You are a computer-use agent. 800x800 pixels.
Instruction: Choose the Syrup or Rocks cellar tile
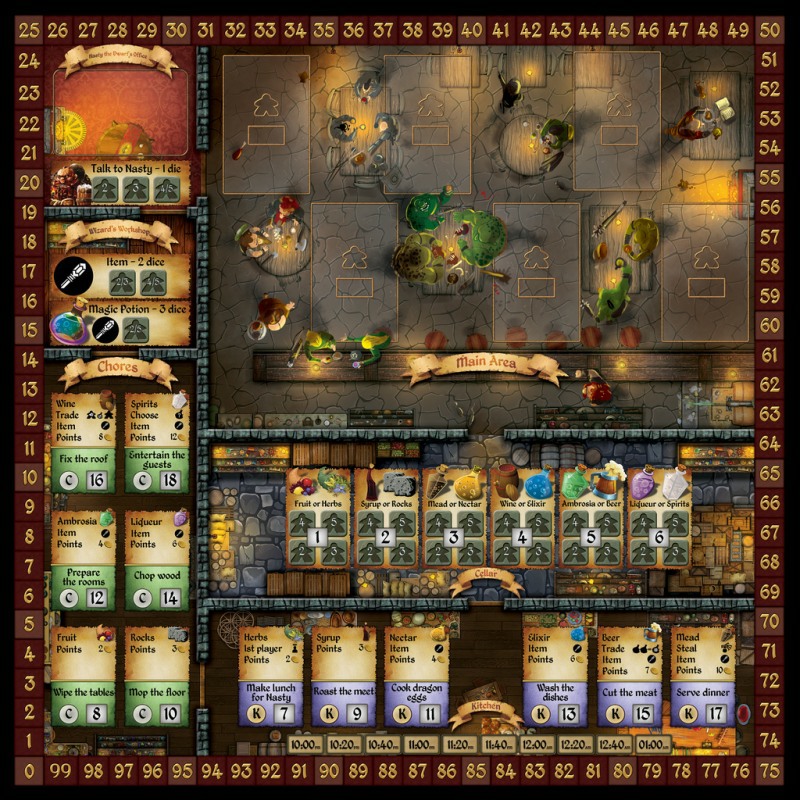pos(386,522)
